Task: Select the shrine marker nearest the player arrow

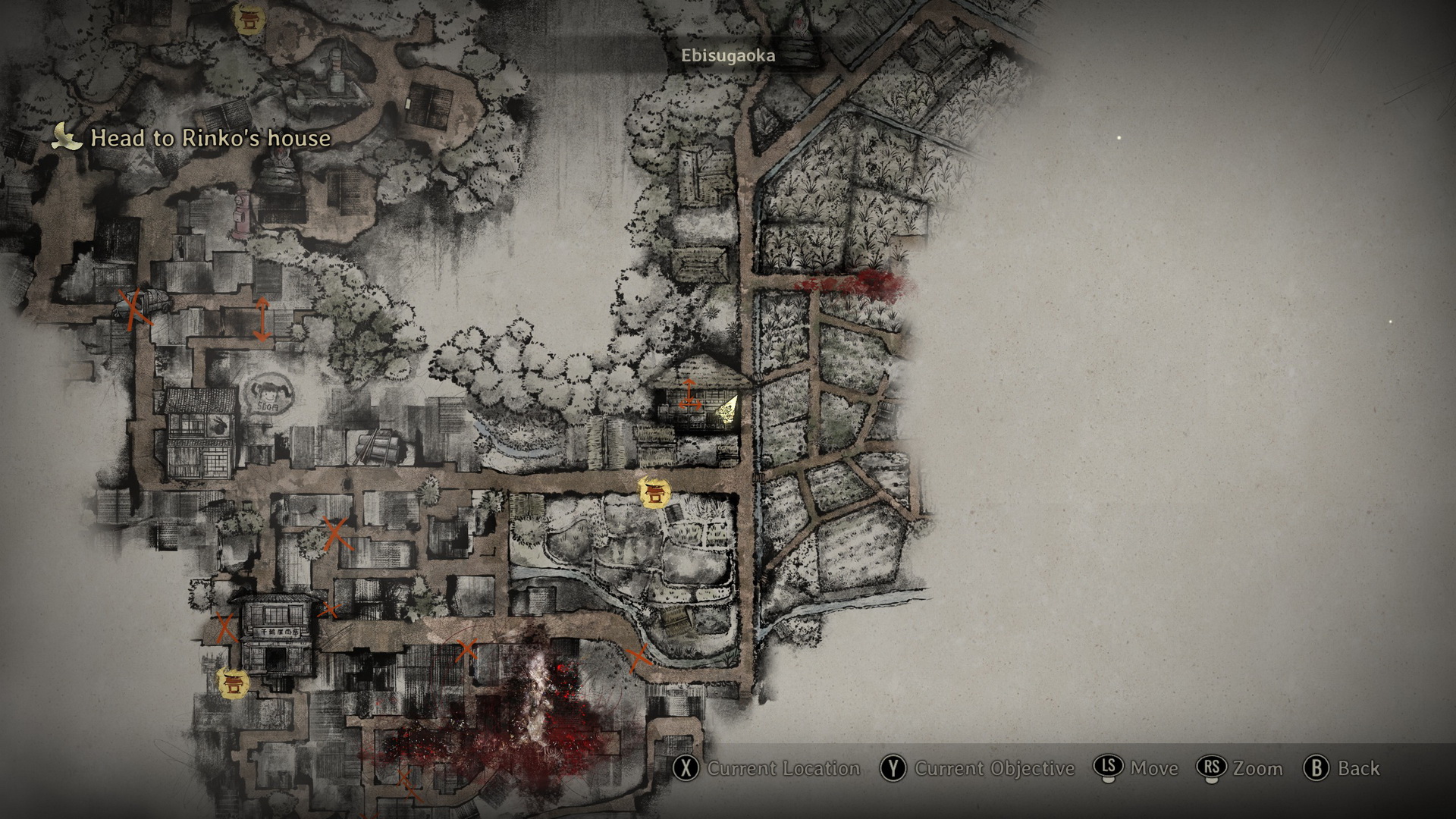Action: [653, 492]
